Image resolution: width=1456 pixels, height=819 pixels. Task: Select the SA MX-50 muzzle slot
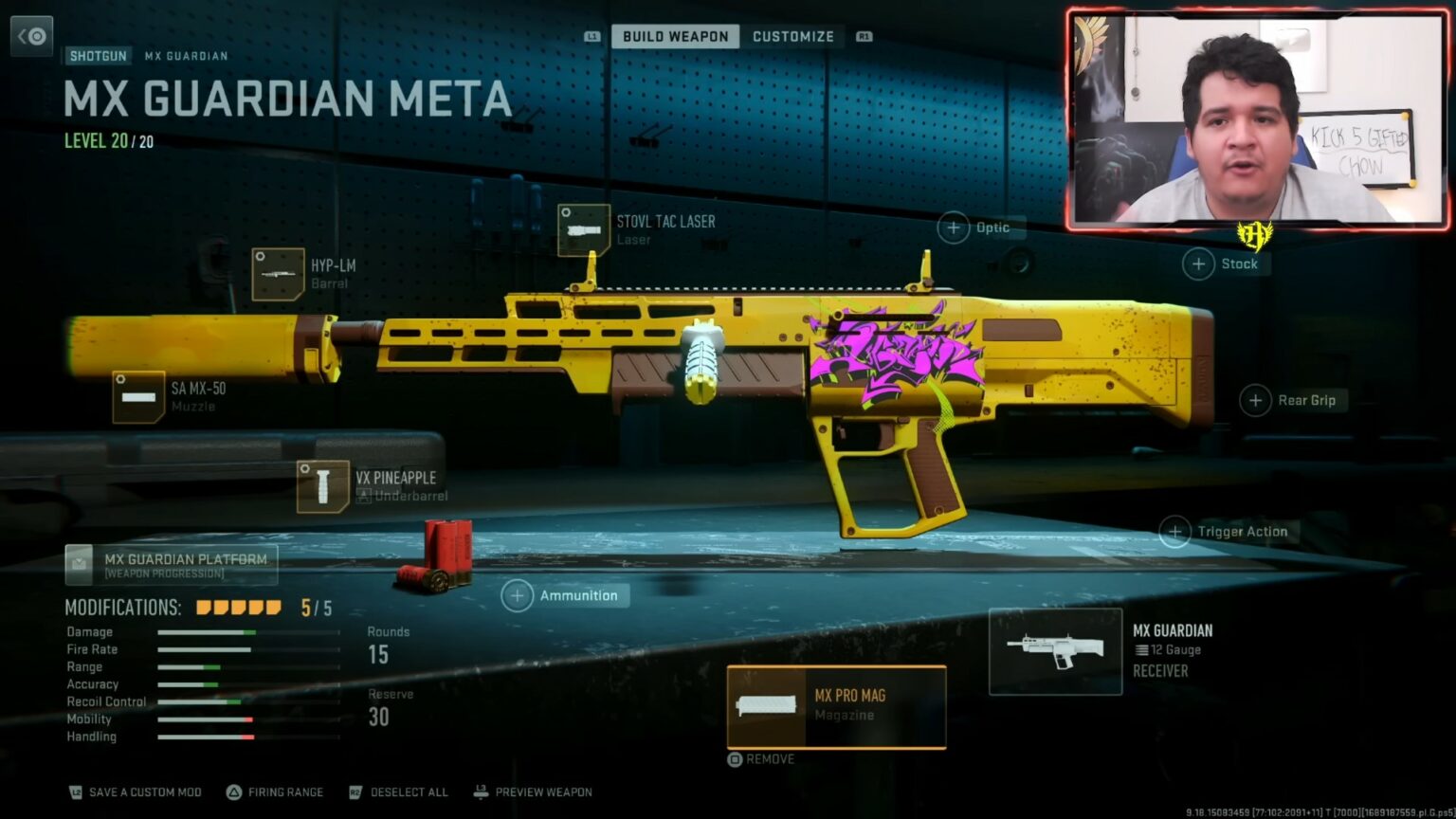139,396
